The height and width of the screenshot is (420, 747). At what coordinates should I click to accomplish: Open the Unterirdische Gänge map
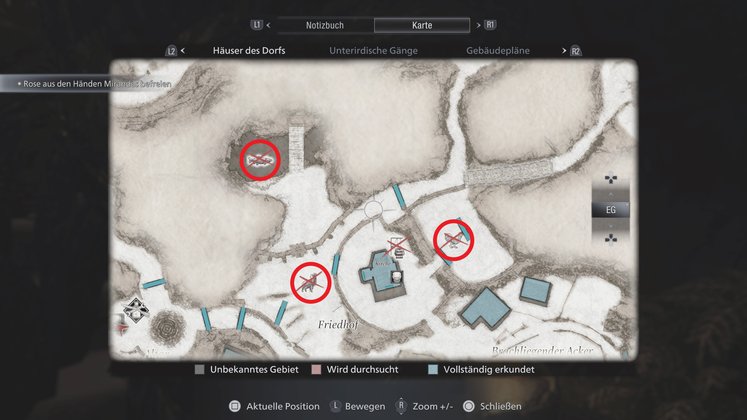[373, 49]
